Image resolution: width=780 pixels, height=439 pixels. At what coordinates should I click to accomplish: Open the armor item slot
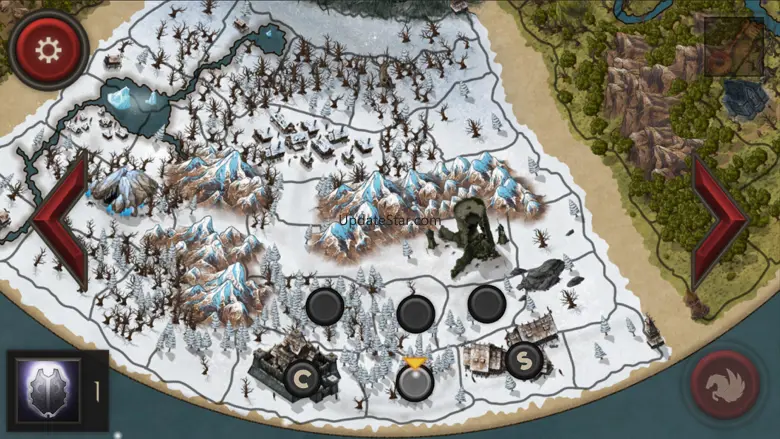pos(46,390)
